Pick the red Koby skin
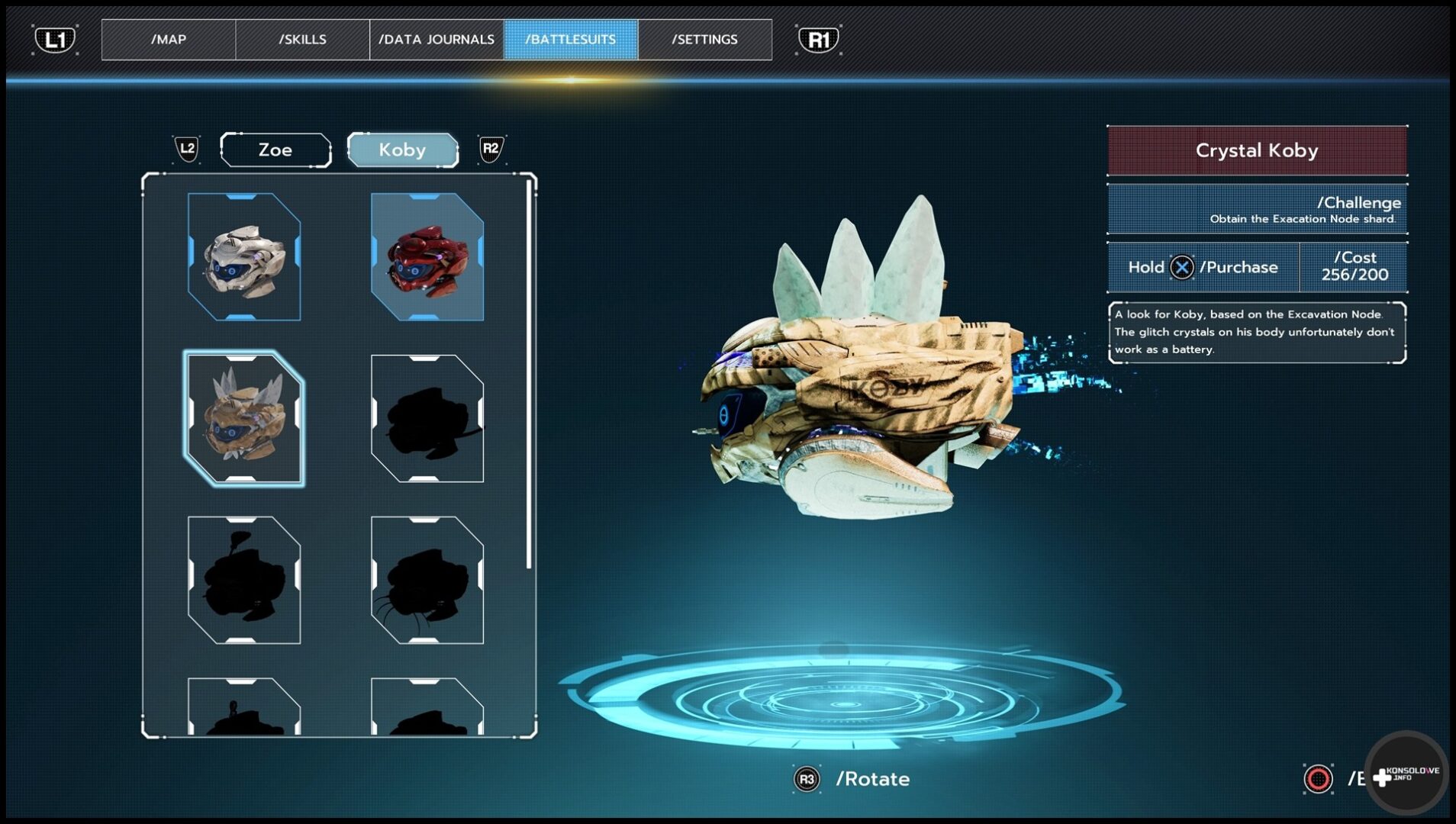Screen dimensions: 1456x824 pos(427,256)
